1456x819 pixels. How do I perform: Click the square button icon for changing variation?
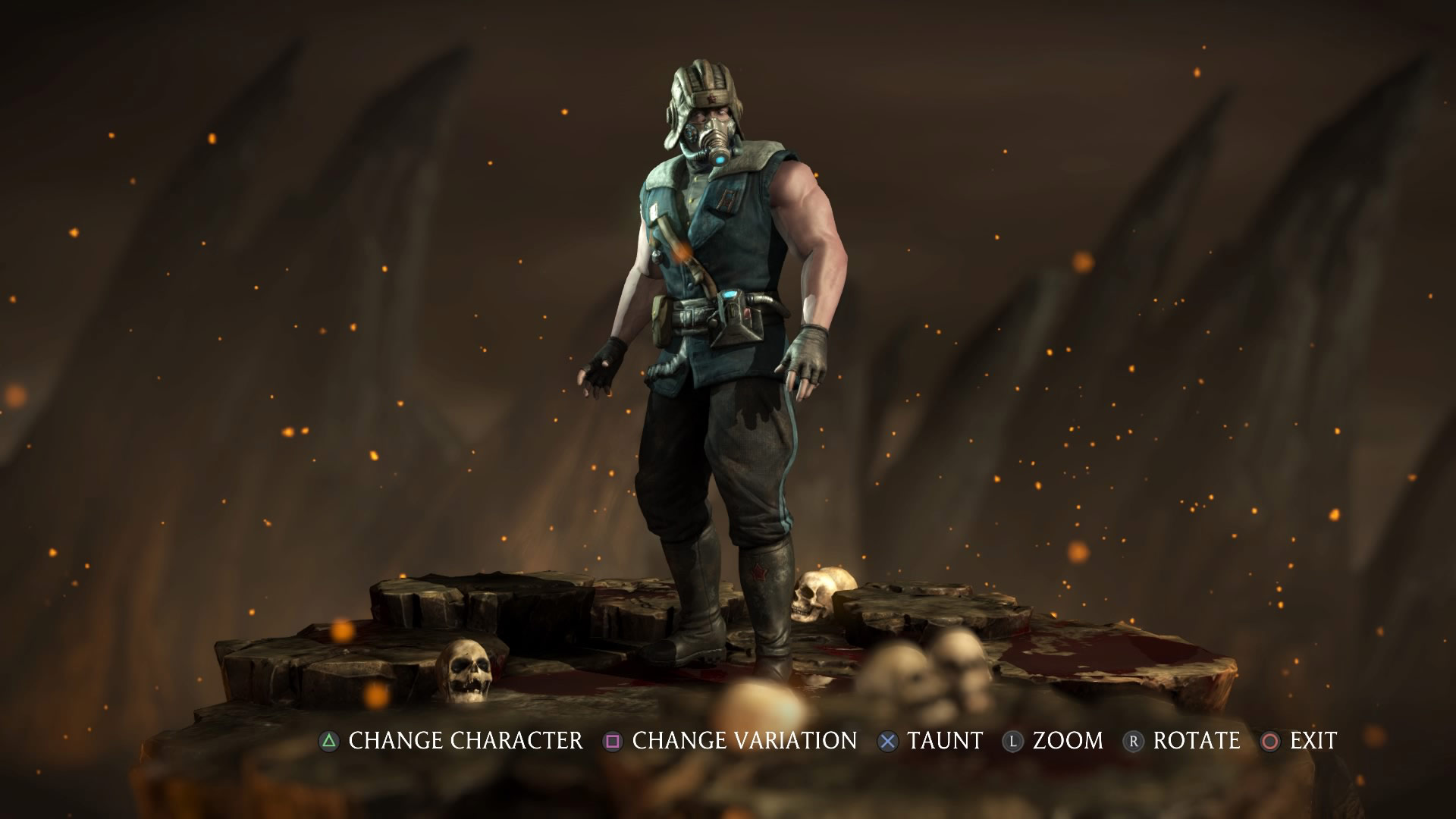pyautogui.click(x=611, y=741)
